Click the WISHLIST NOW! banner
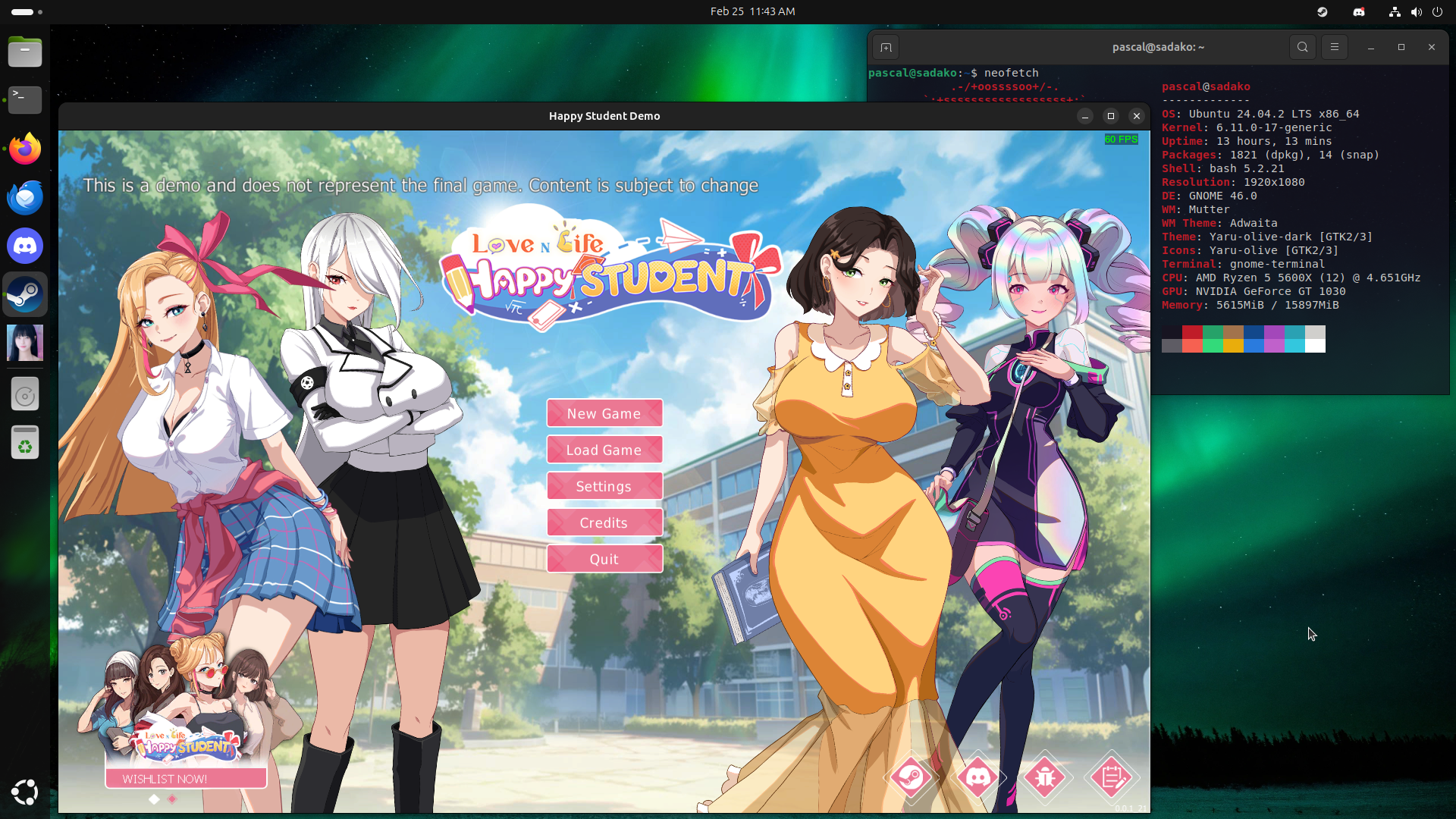The height and width of the screenshot is (819, 1456). [185, 777]
